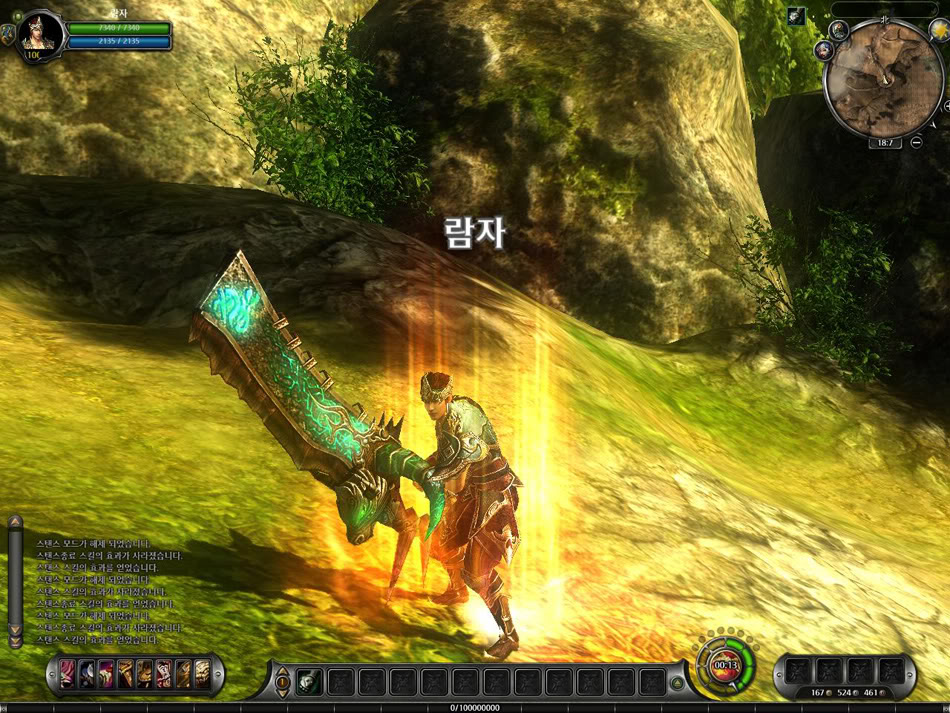Click the chat log scrollbar
This screenshot has width=950, height=713.
pyautogui.click(x=15, y=581)
